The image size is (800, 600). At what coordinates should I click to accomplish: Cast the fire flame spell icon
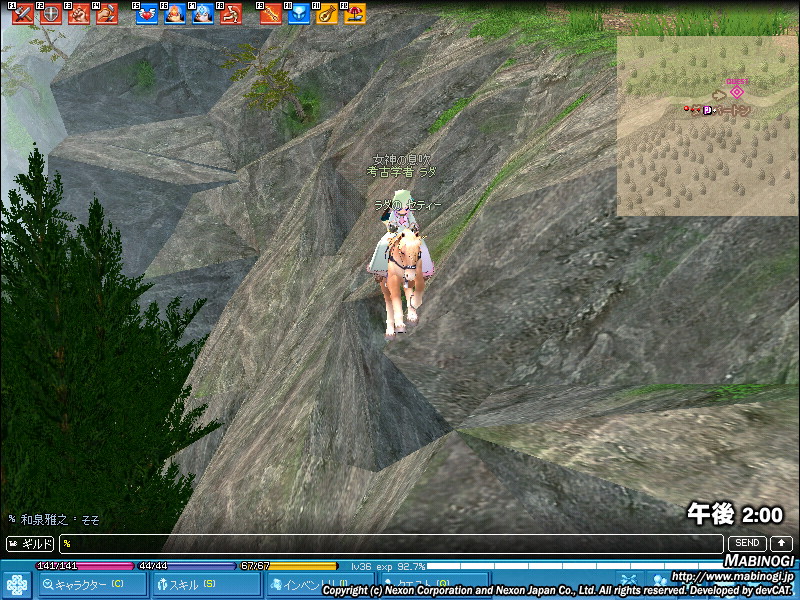coord(174,14)
